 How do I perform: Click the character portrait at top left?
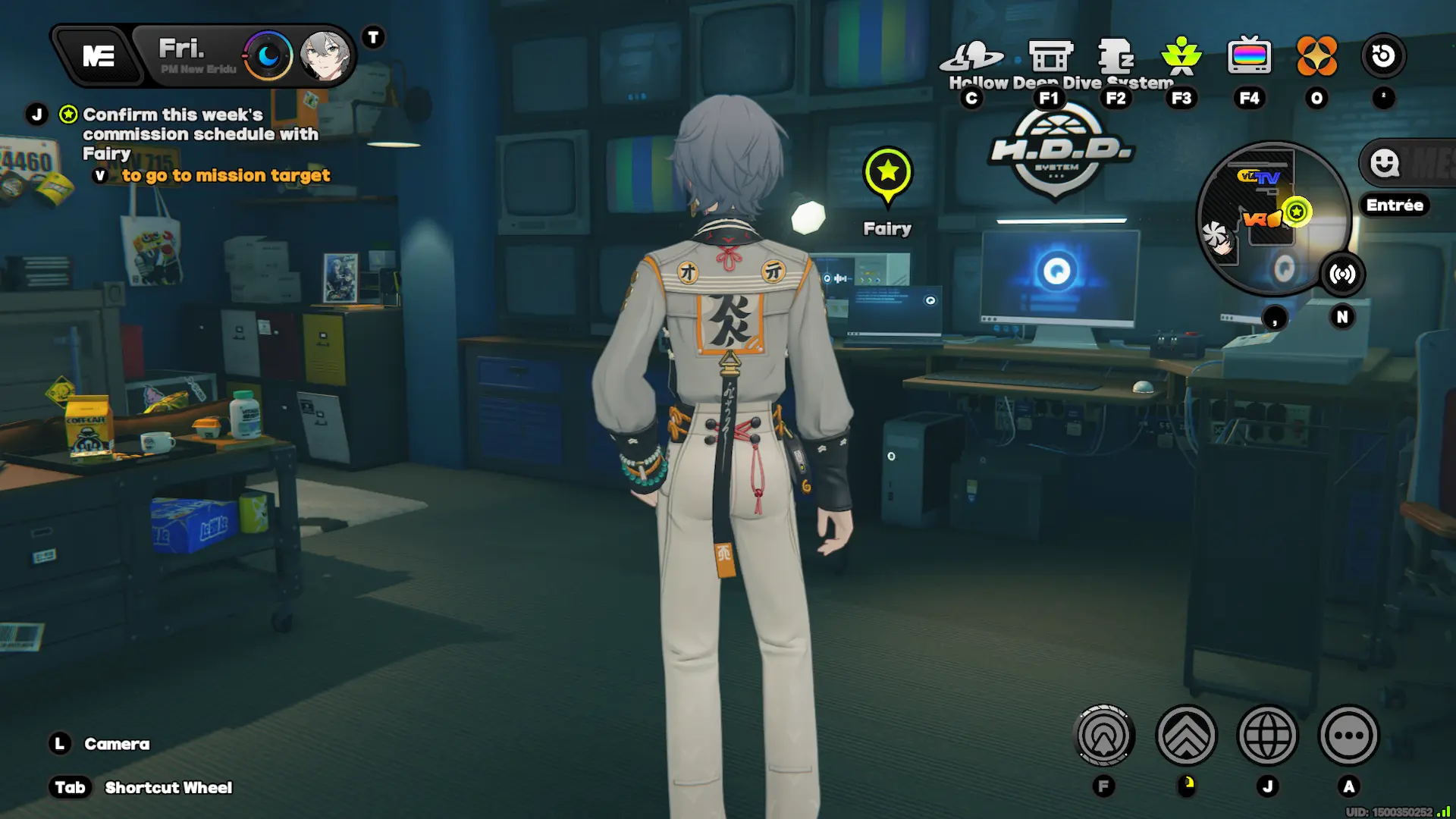coord(326,56)
